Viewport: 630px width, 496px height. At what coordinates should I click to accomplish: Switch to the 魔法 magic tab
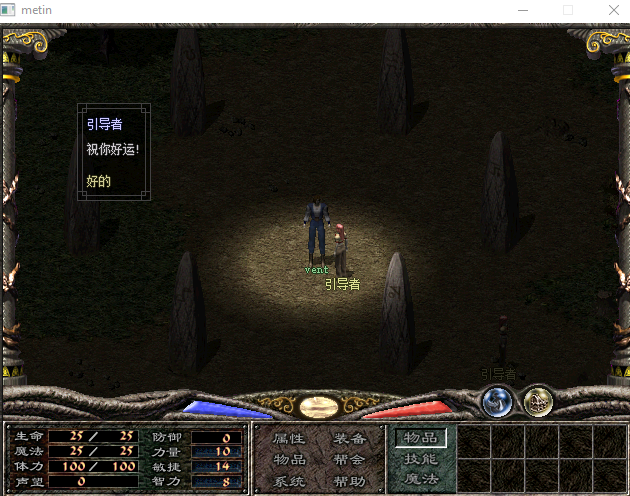pyautogui.click(x=420, y=479)
